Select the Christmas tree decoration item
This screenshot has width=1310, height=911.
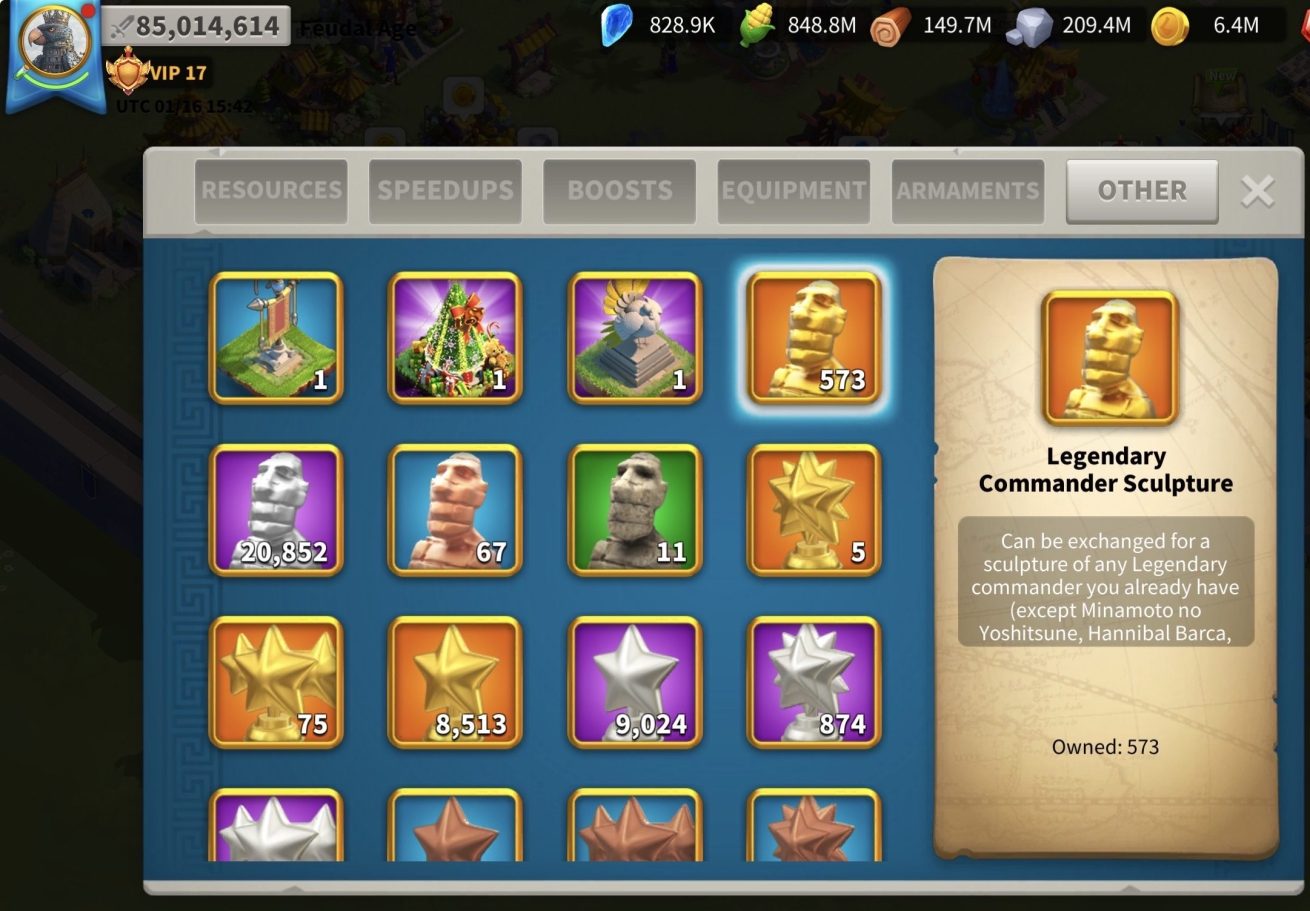455,338
